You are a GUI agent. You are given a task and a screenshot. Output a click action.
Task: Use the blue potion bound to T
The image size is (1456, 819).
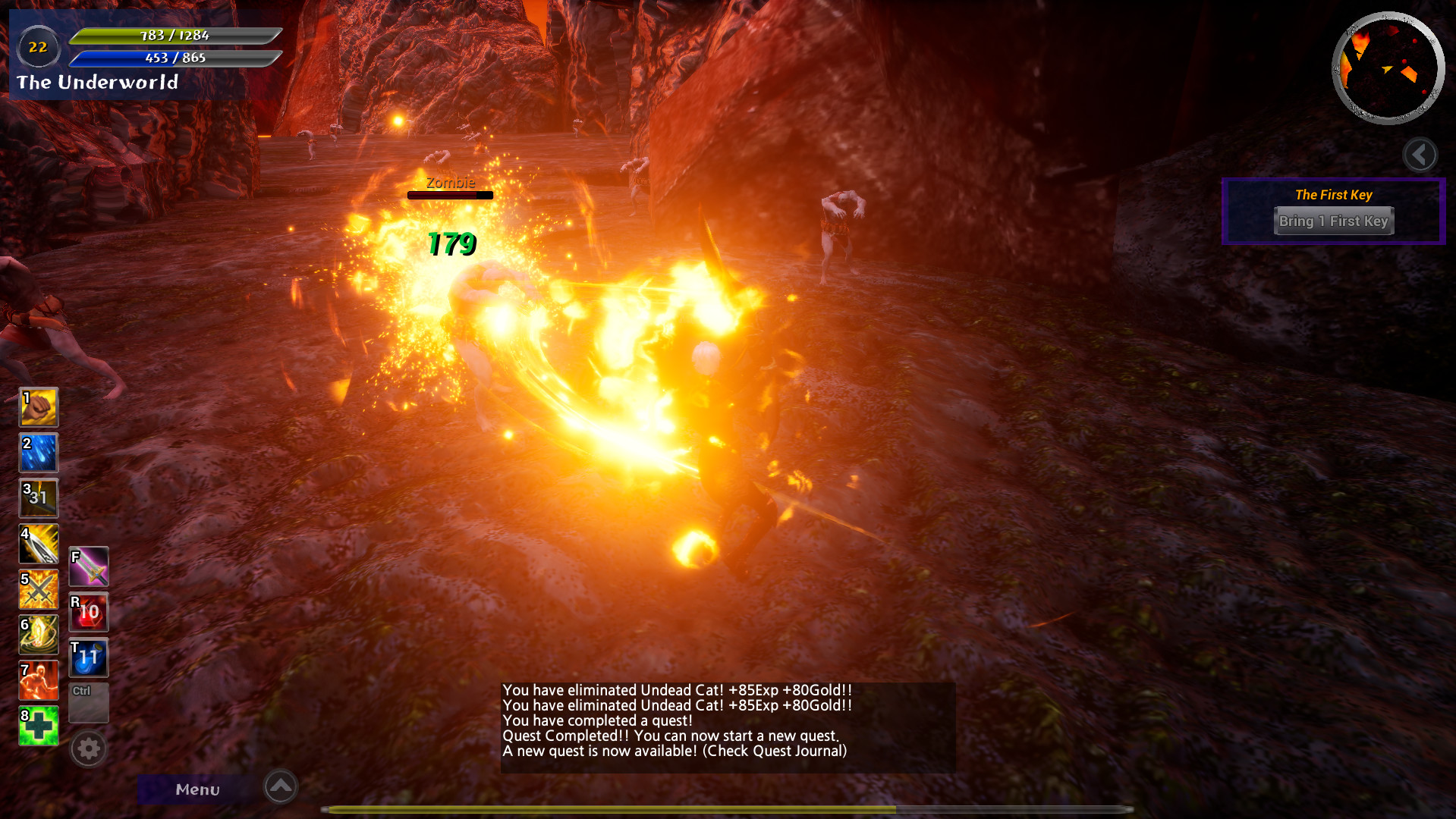click(88, 657)
